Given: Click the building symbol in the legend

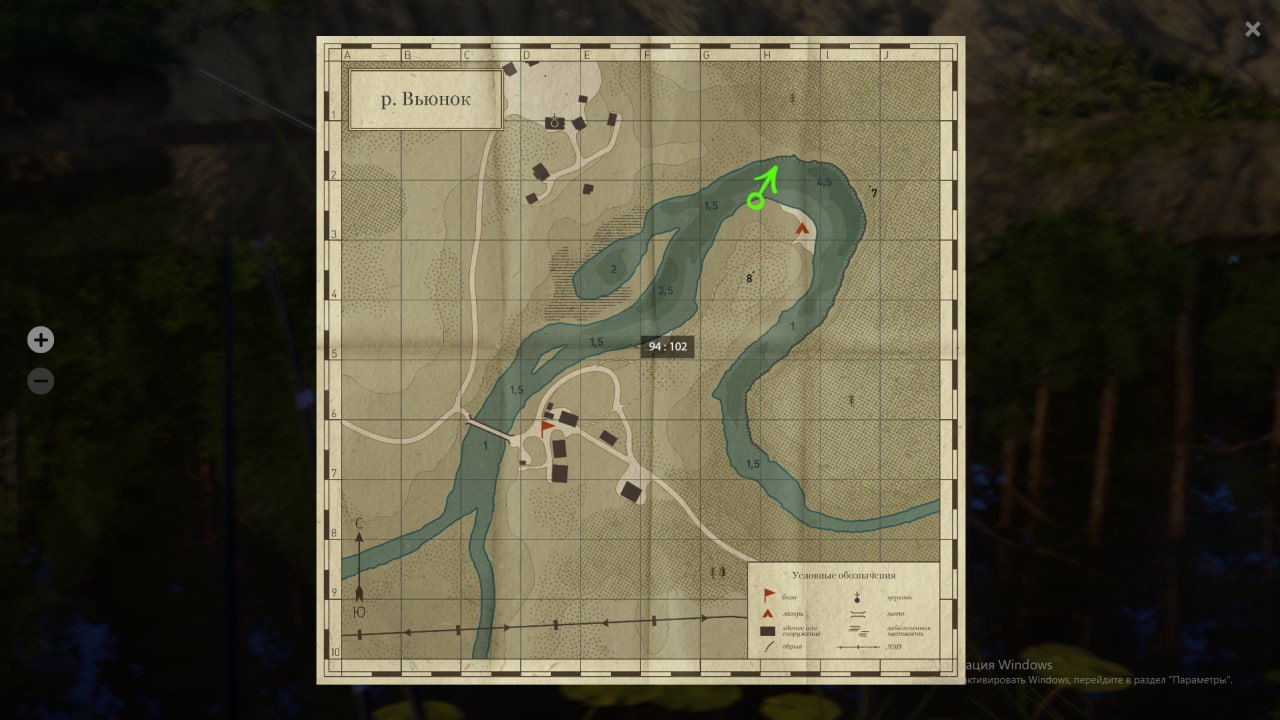Looking at the screenshot, I should pyautogui.click(x=768, y=631).
